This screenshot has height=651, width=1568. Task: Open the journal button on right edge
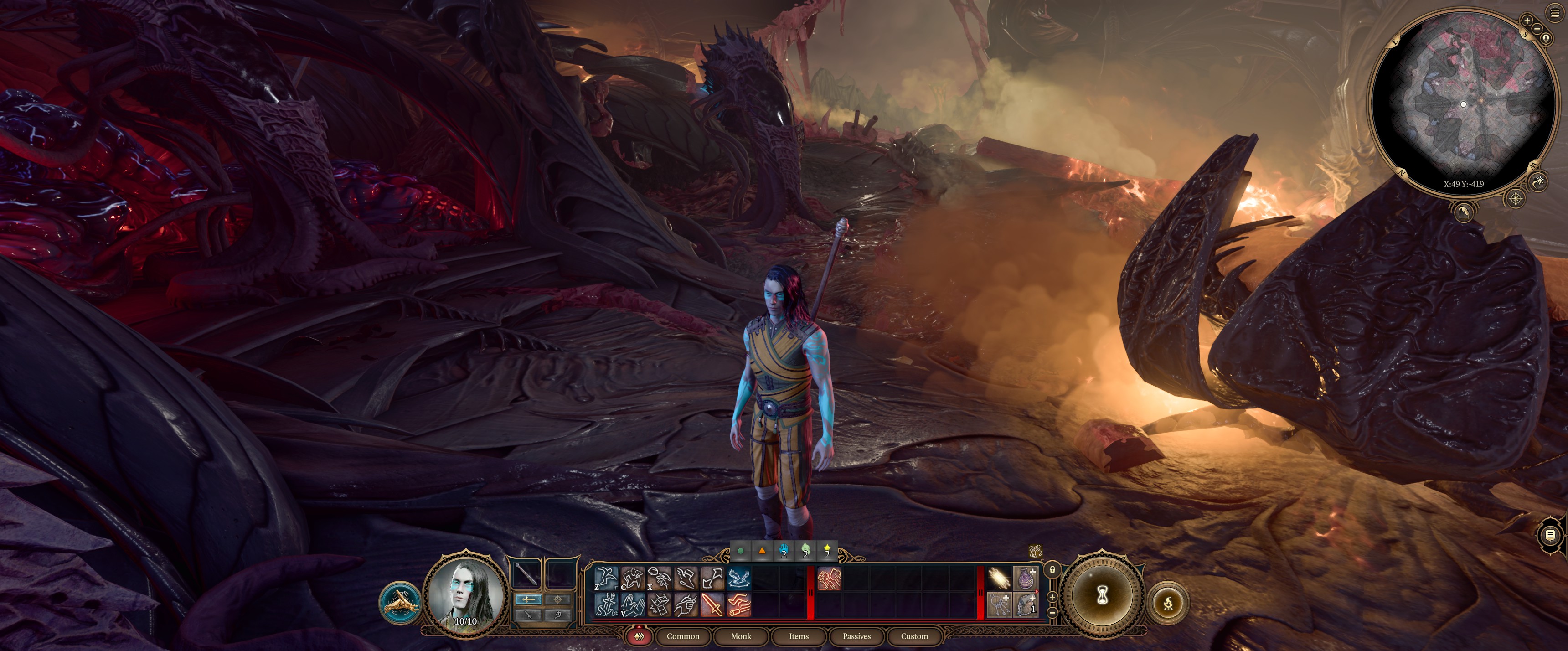point(1550,535)
